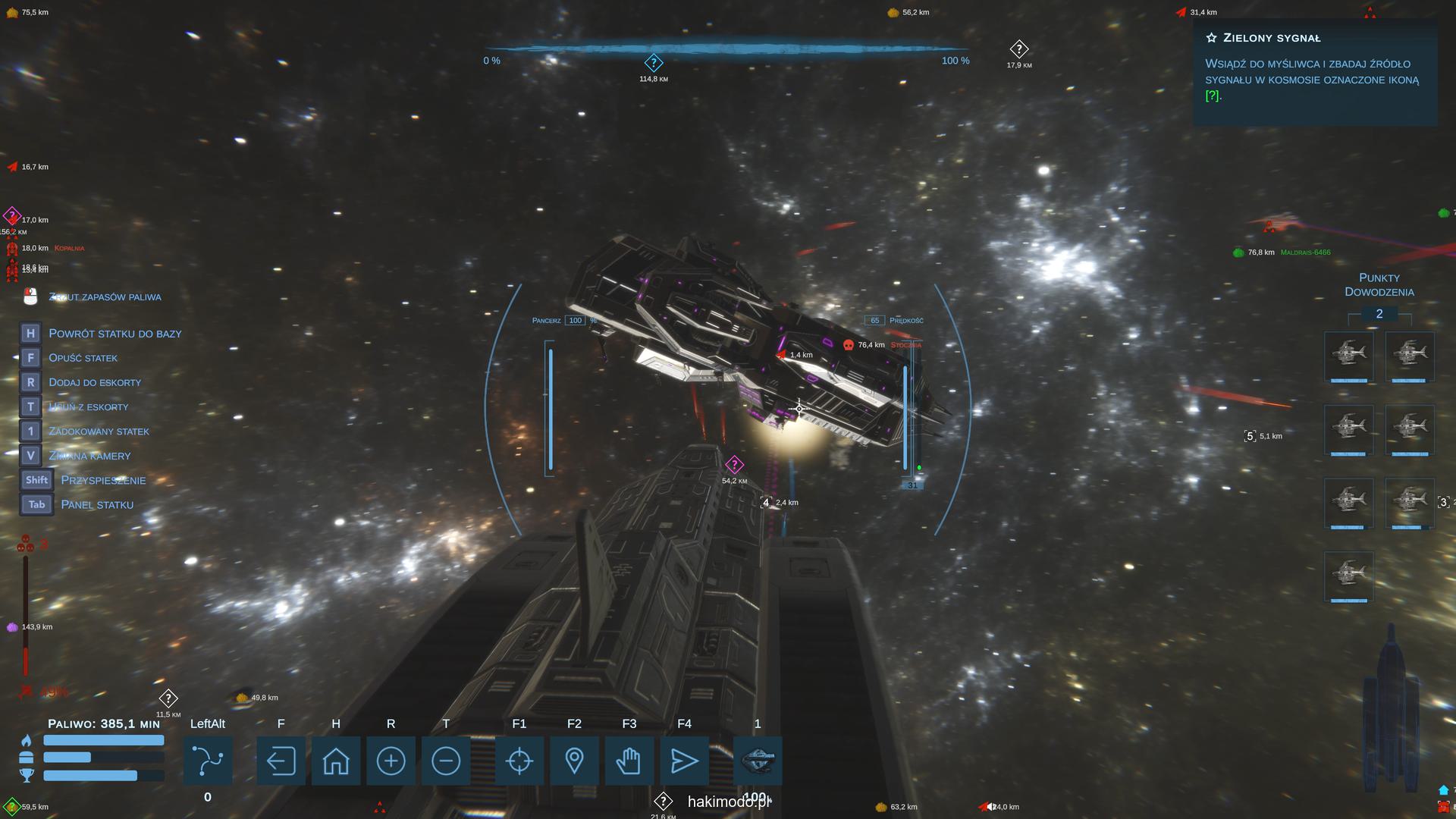Activate the crosshair target command
Image resolution: width=1456 pixels, height=819 pixels.
[x=519, y=761]
